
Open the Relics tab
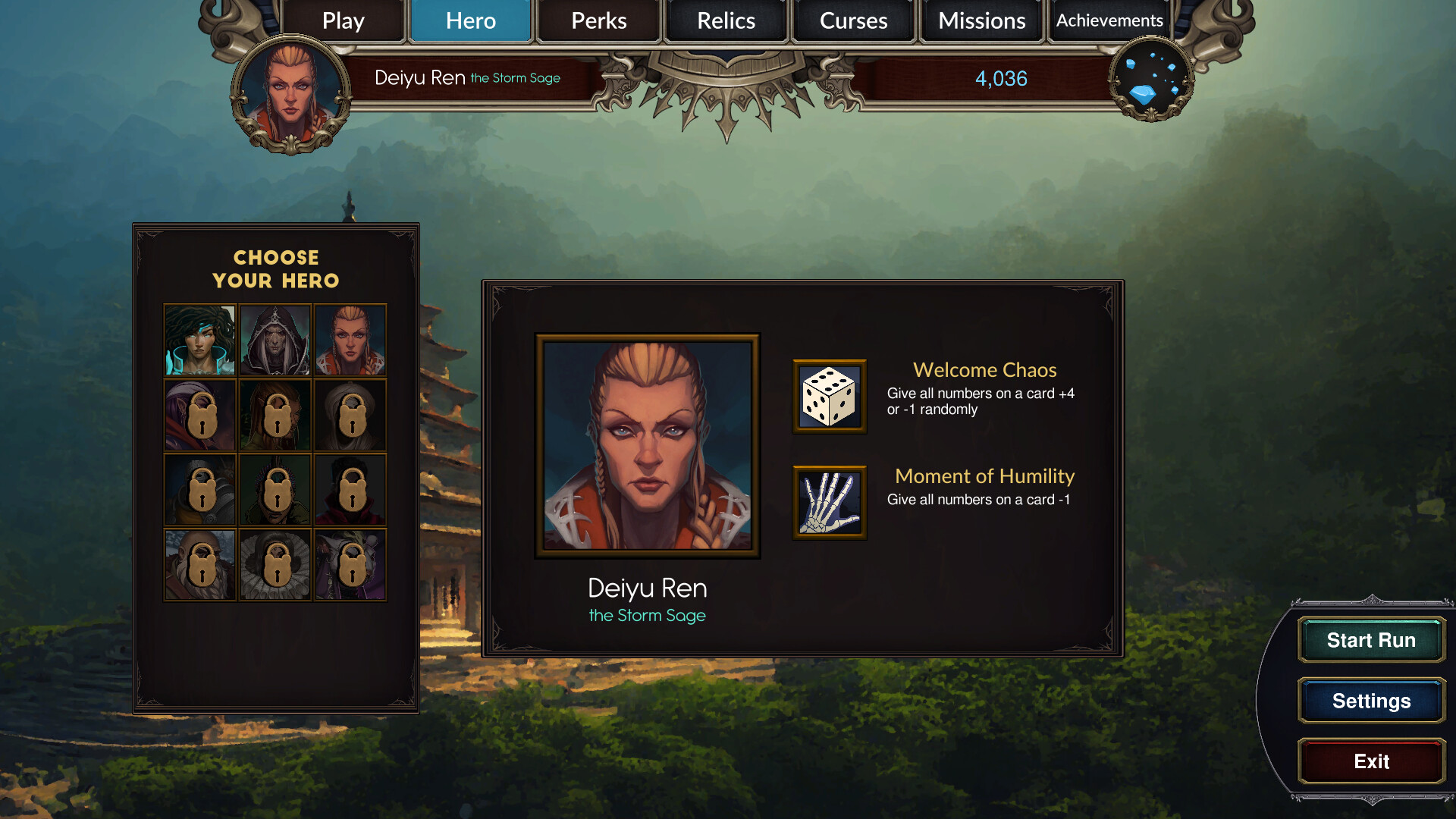tap(725, 20)
